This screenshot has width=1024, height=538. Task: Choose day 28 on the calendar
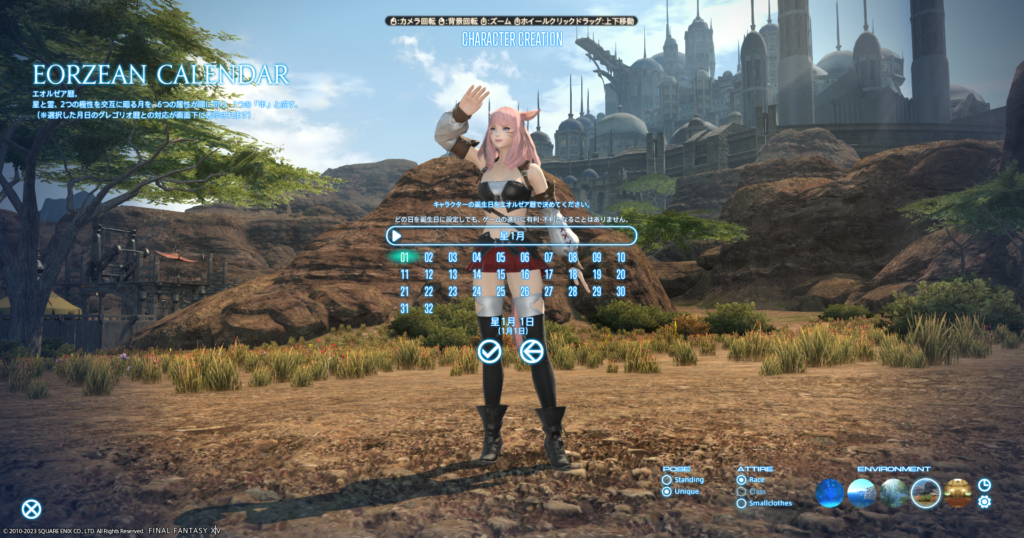(x=572, y=291)
